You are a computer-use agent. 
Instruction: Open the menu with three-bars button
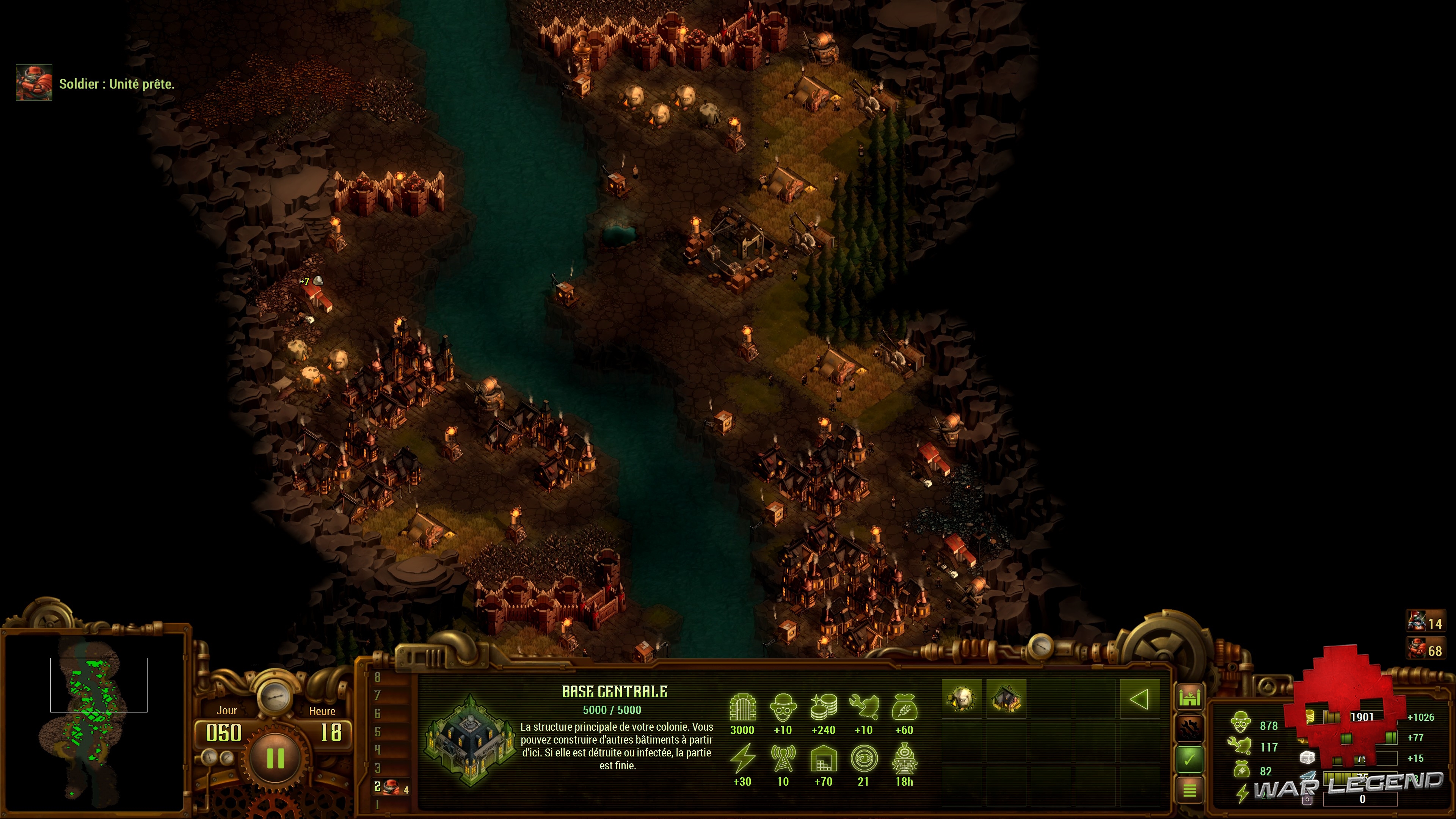[1189, 789]
